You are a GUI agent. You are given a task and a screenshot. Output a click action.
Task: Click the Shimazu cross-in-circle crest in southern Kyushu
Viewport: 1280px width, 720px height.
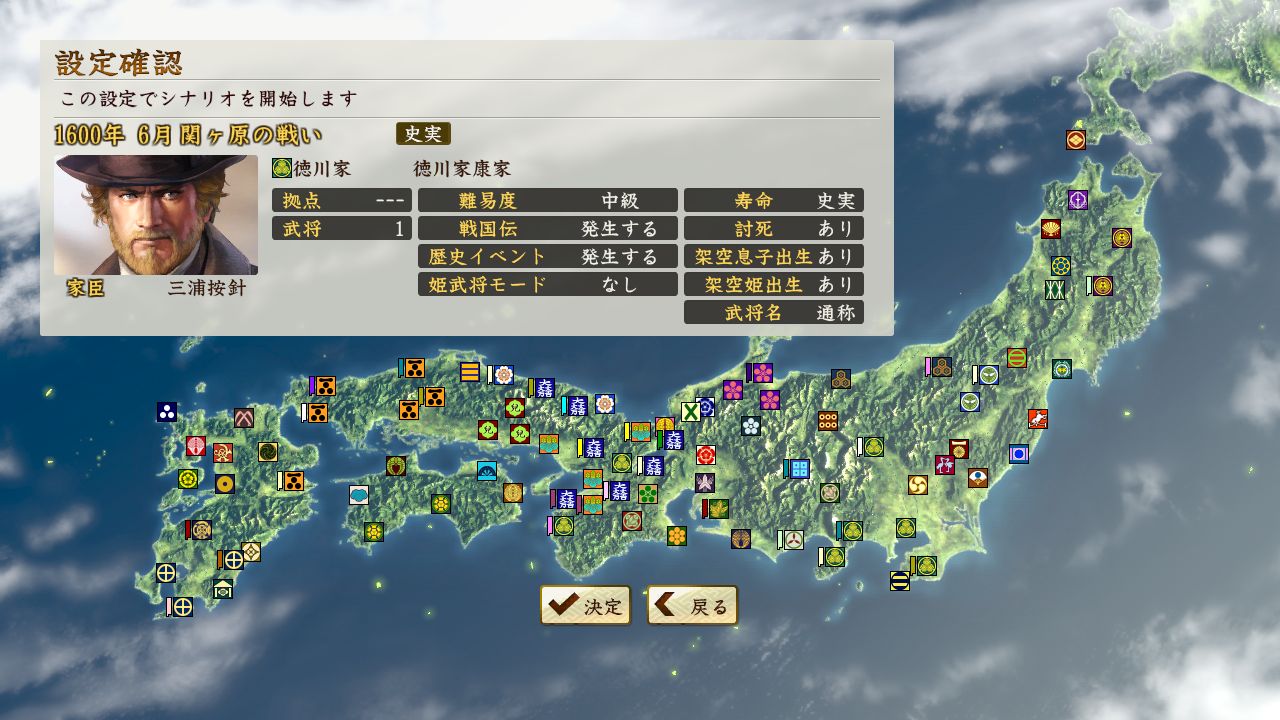(165, 575)
